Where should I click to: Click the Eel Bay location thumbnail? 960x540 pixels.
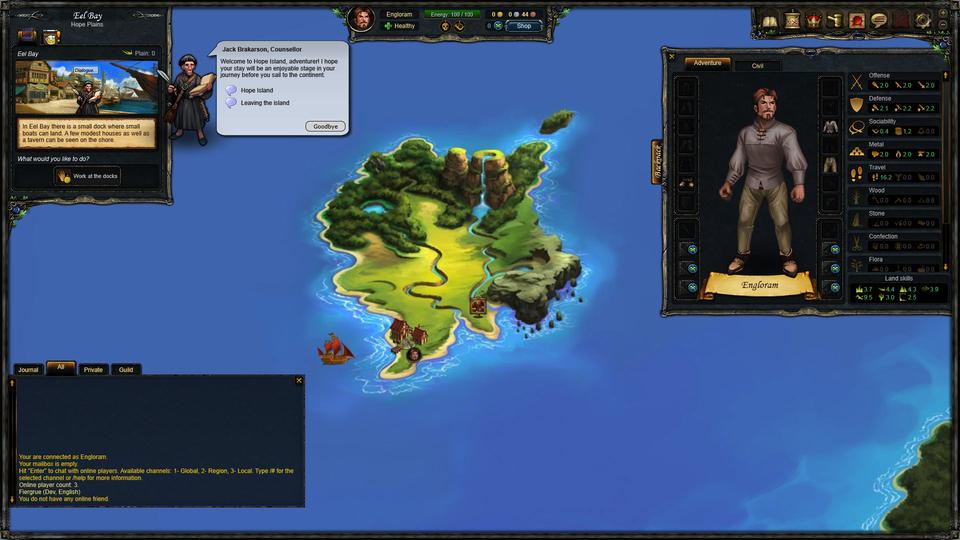pos(86,88)
